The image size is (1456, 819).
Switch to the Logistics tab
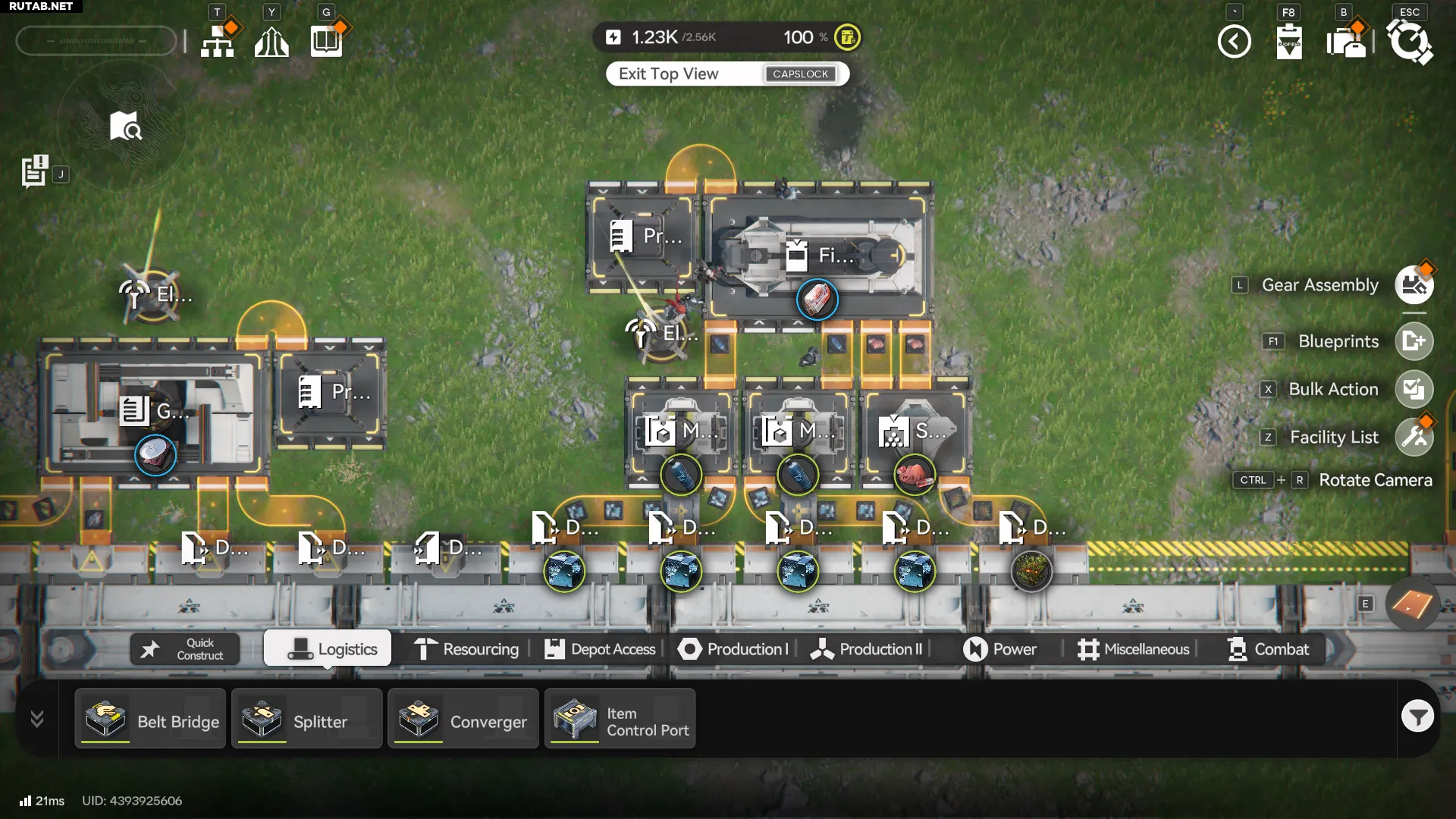[328, 649]
